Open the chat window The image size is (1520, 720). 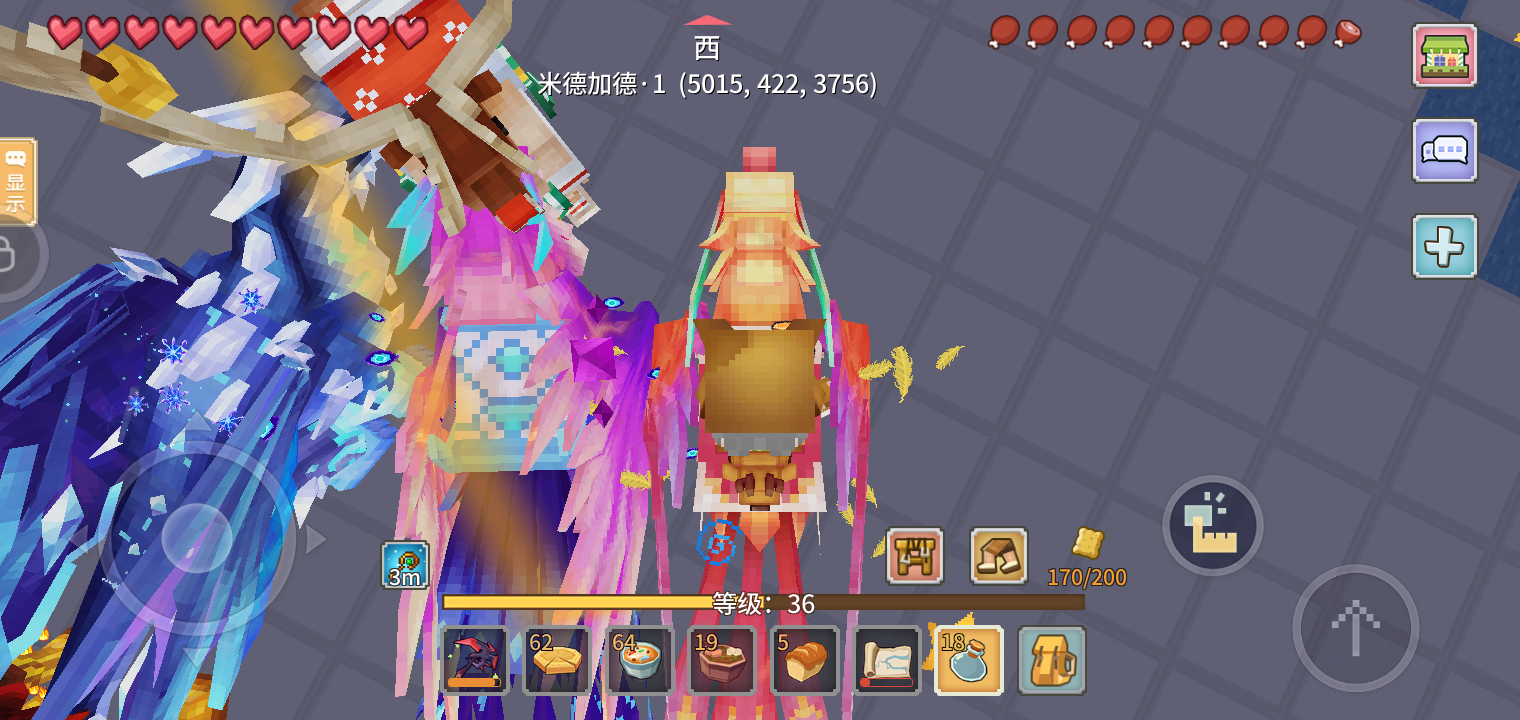(1444, 151)
